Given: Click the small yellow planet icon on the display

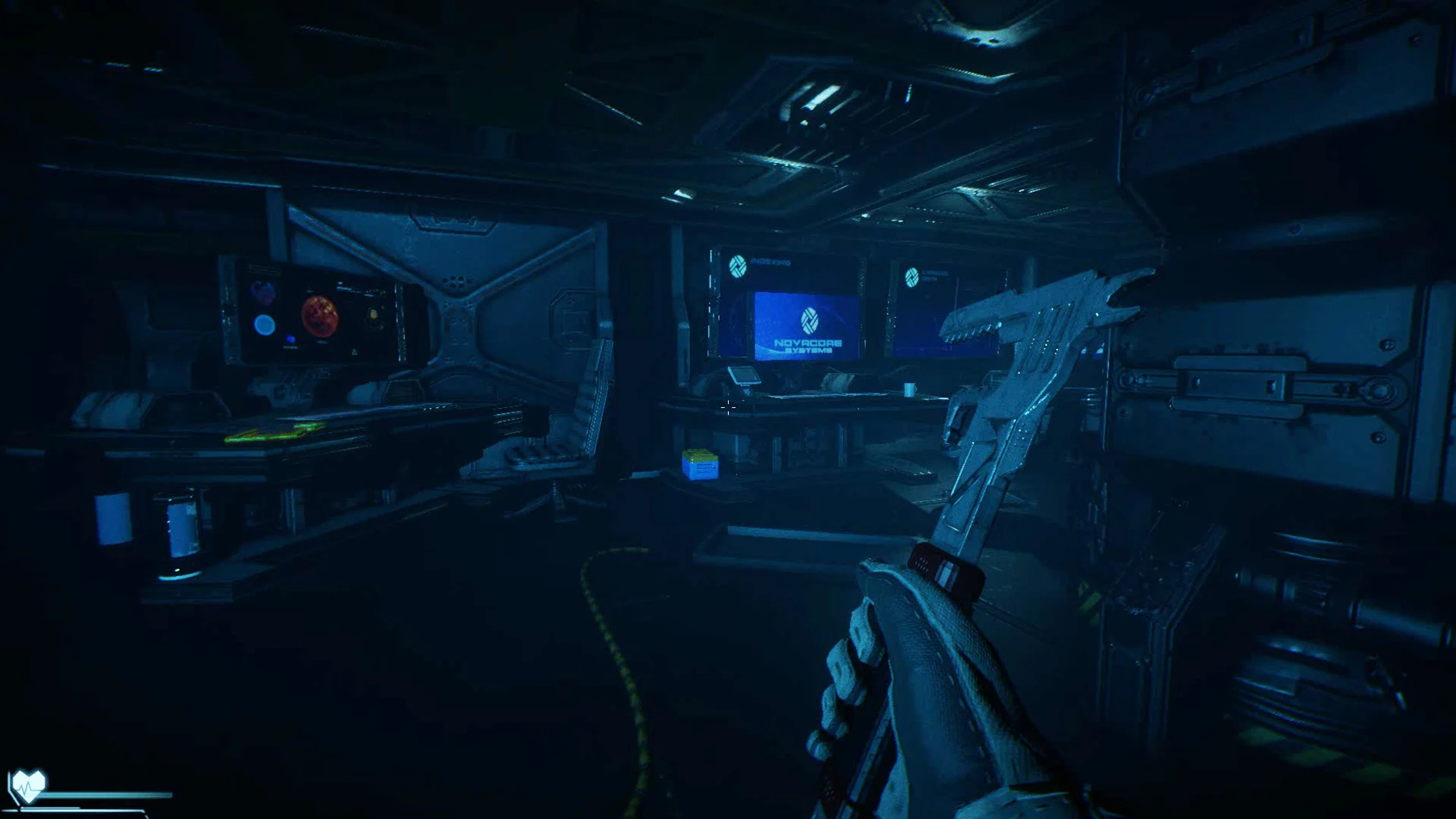Looking at the screenshot, I should tap(373, 316).
